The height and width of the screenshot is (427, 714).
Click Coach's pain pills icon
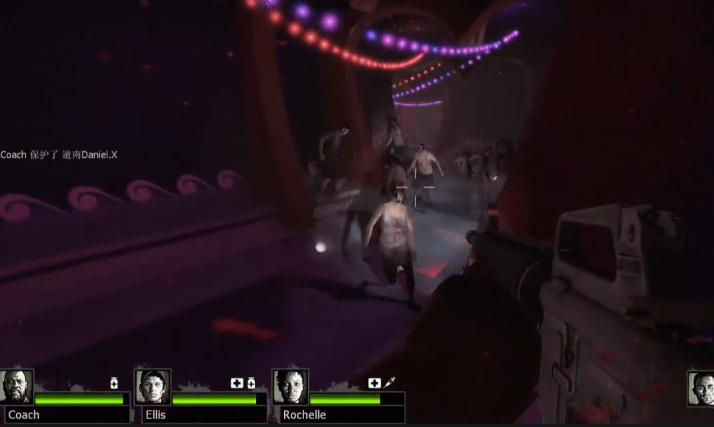(115, 383)
